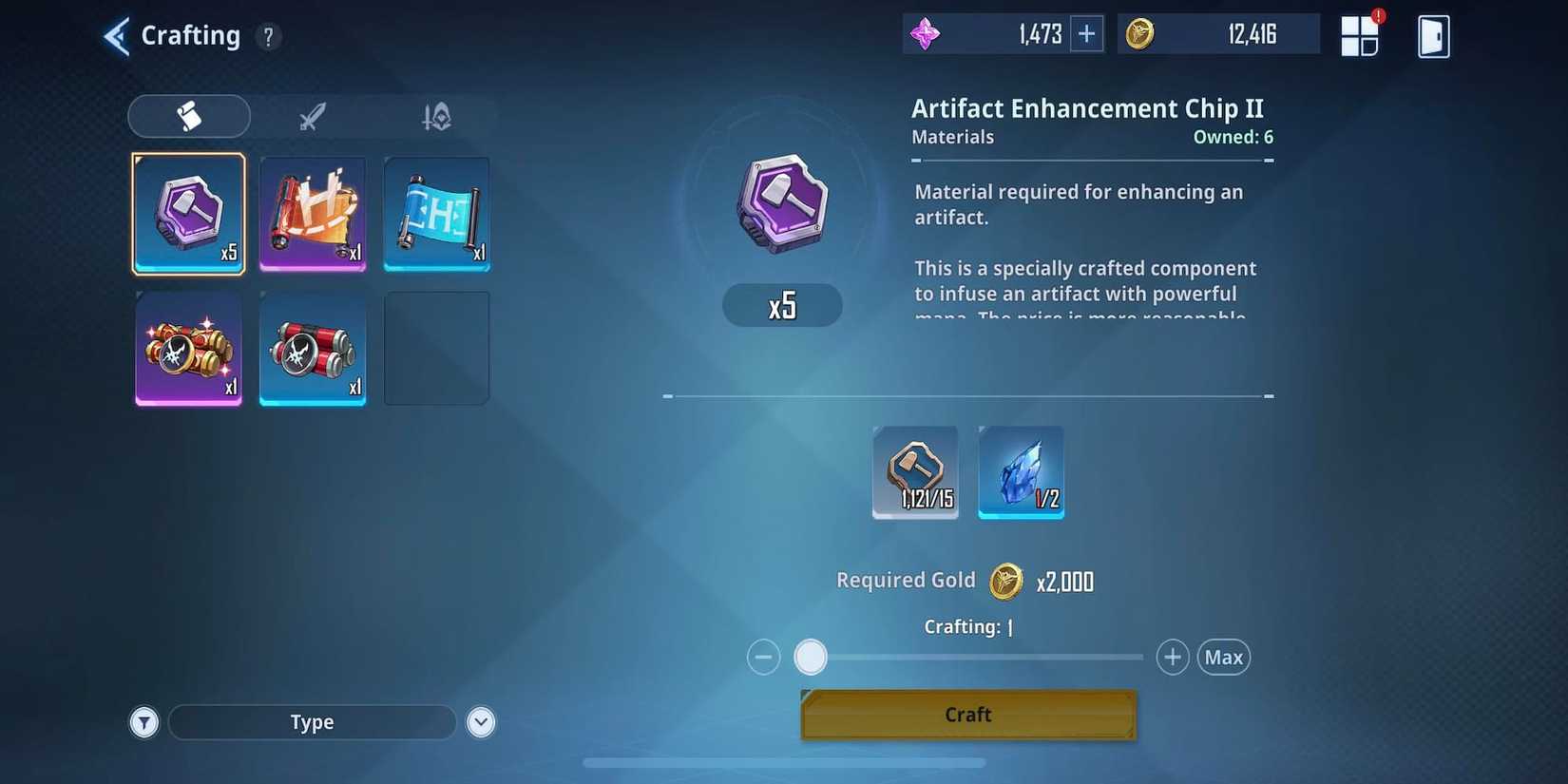Click the exit door icon in top right
The height and width of the screenshot is (784, 1568).
[x=1433, y=35]
